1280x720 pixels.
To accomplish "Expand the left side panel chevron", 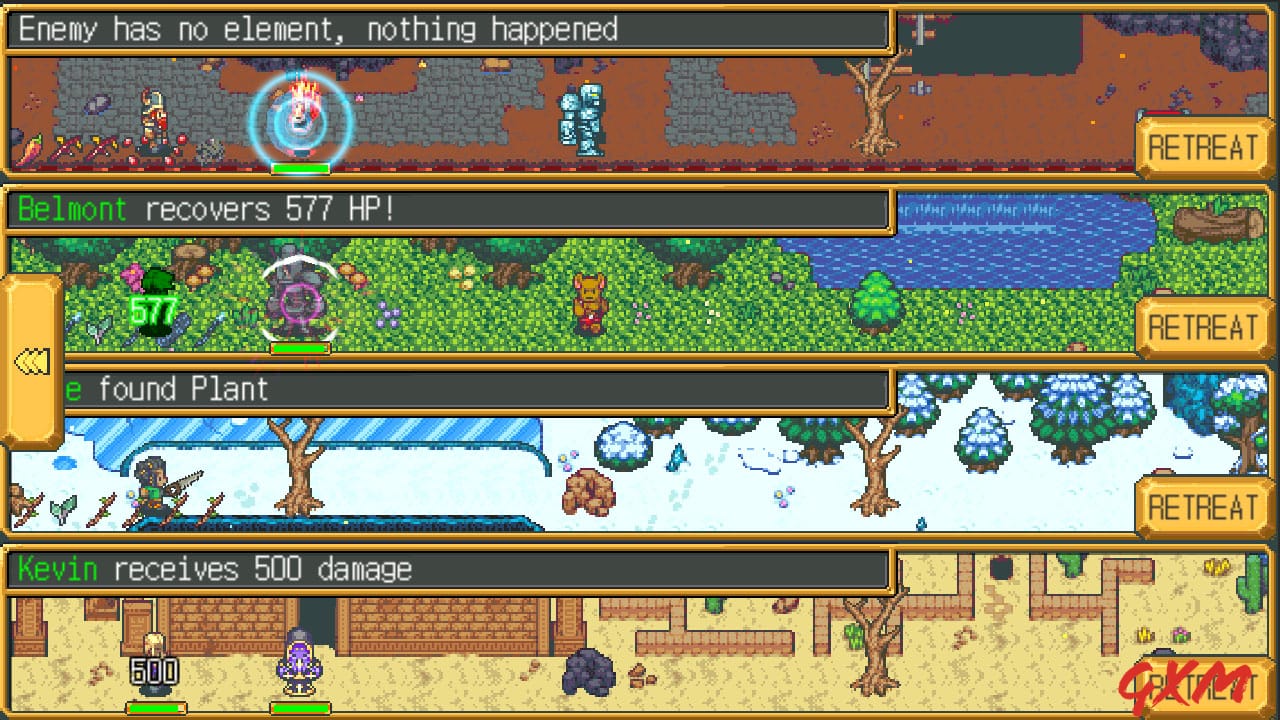I will pyautogui.click(x=32, y=358).
